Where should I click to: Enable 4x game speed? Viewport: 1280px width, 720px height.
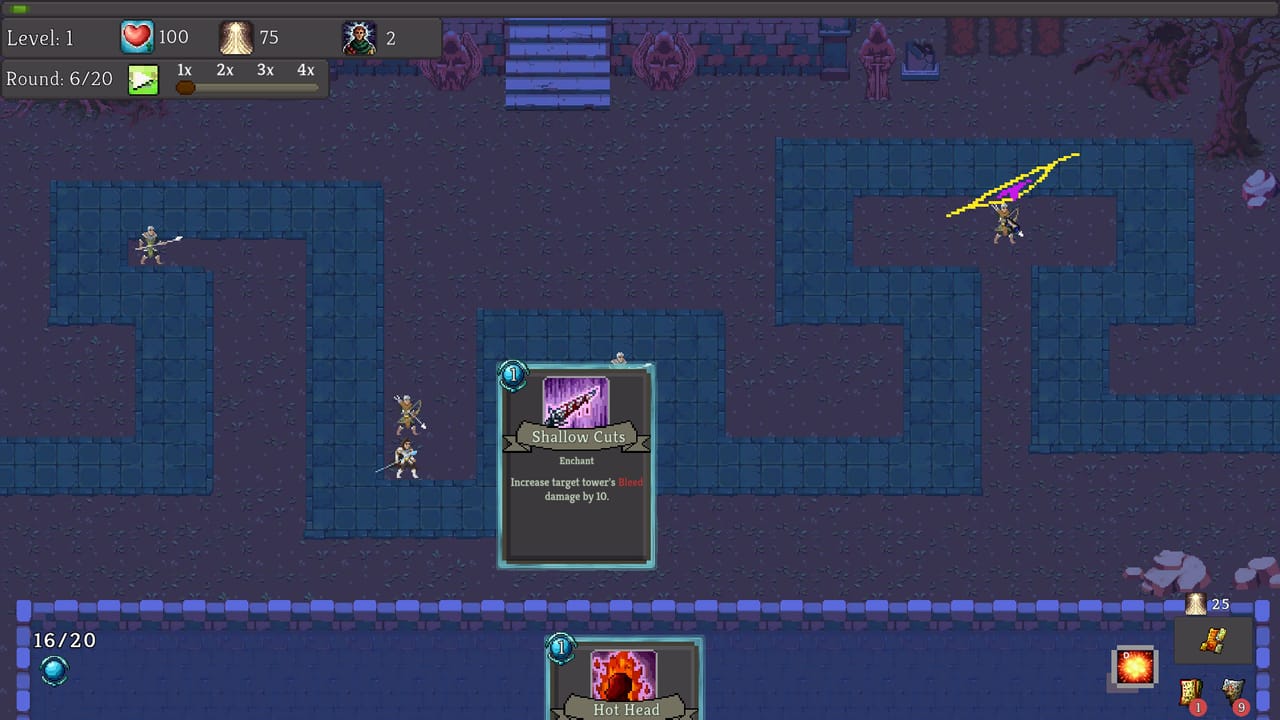coord(304,70)
